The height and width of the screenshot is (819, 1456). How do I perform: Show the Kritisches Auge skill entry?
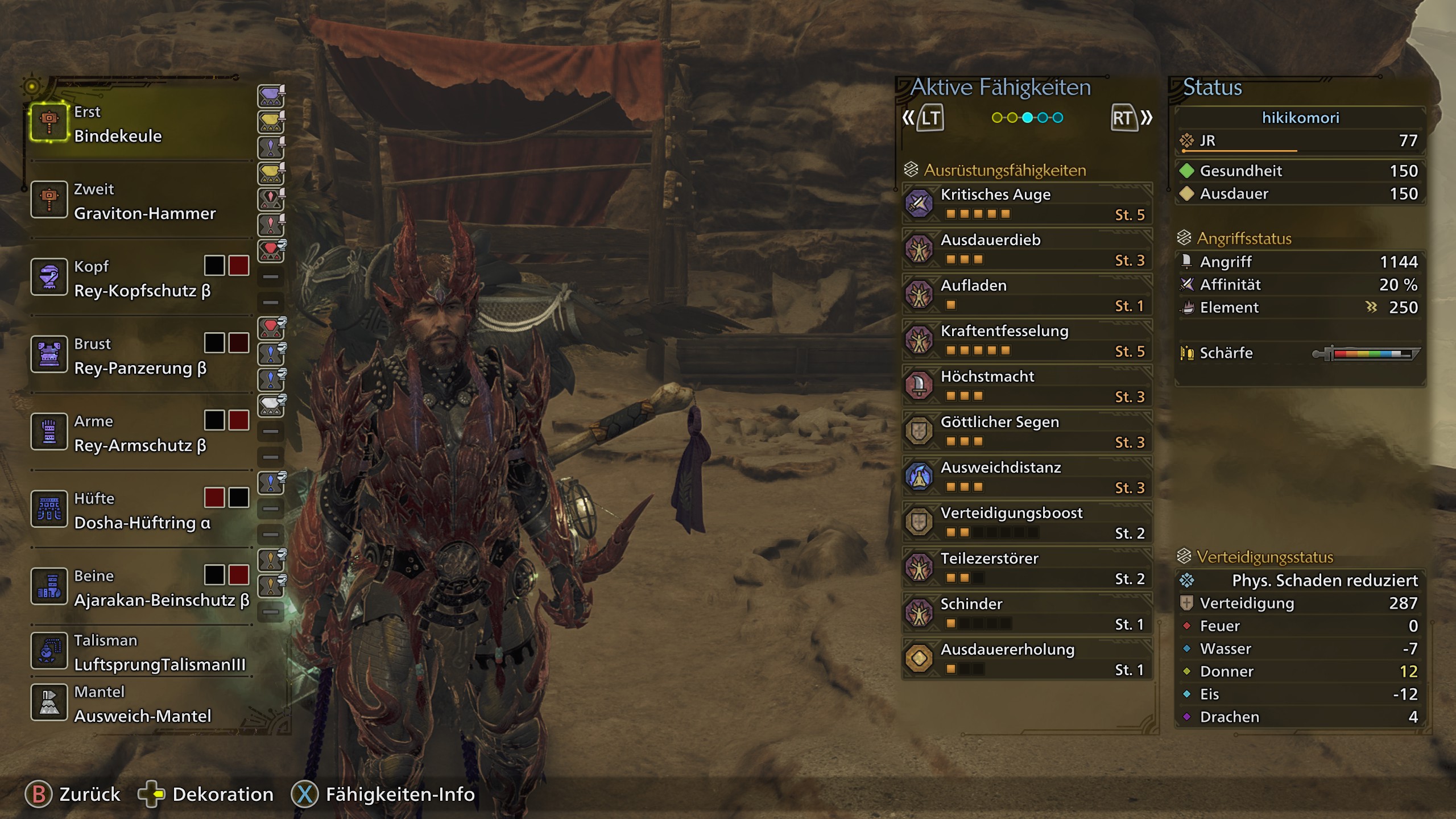click(1027, 204)
